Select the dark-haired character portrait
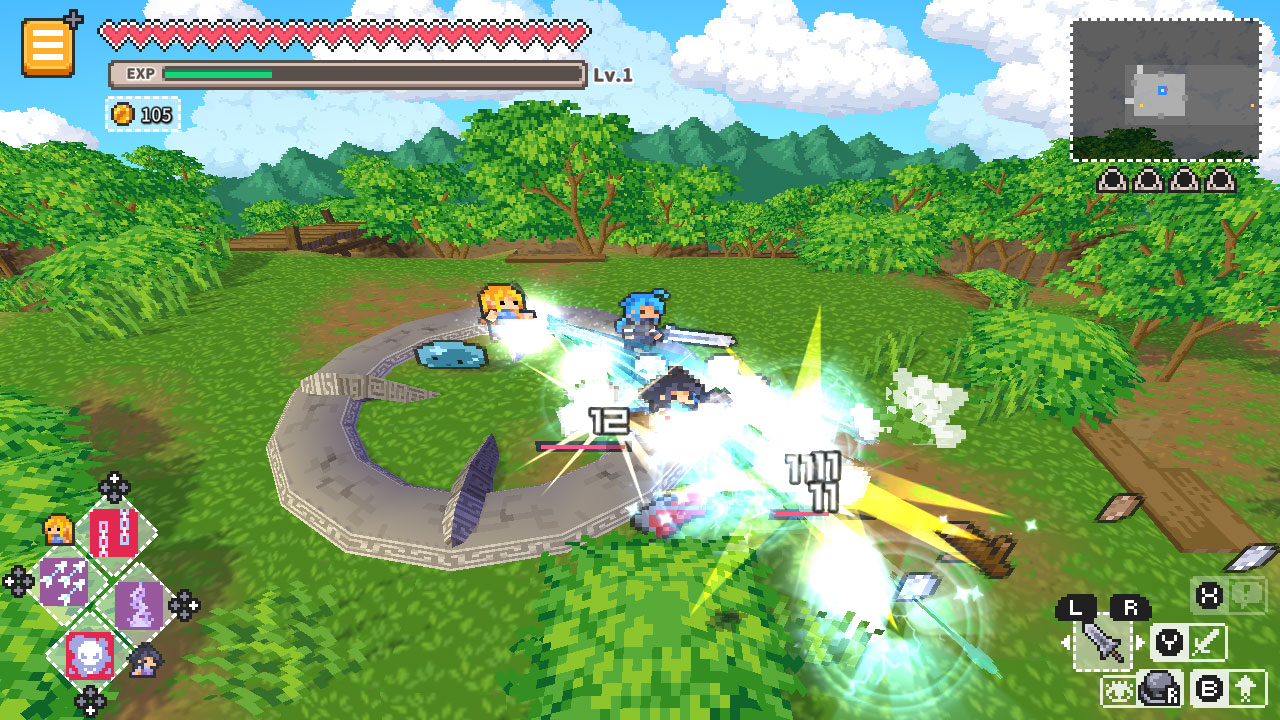This screenshot has height=720, width=1280. point(146,660)
